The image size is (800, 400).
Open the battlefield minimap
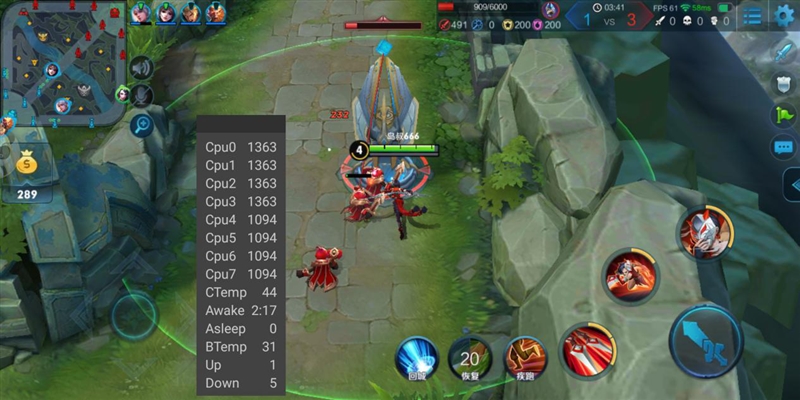[x=62, y=62]
